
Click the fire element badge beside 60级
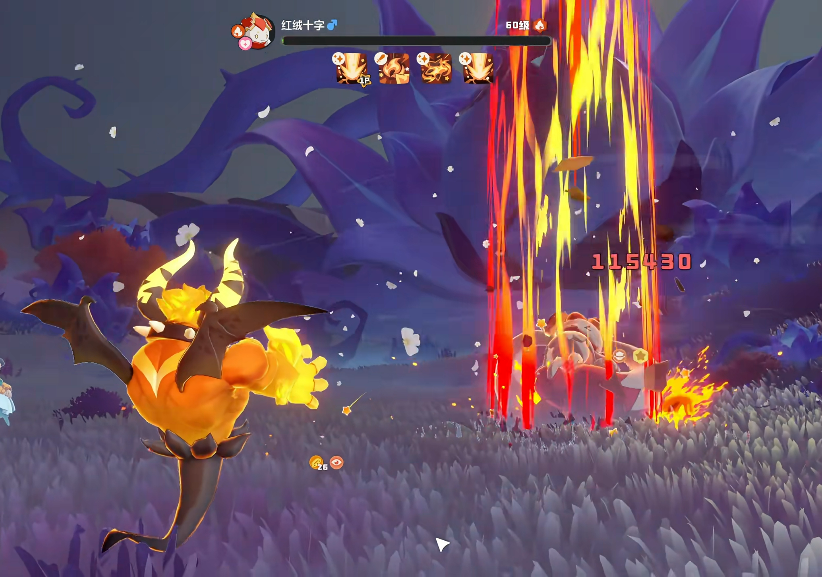[x=540, y=25]
